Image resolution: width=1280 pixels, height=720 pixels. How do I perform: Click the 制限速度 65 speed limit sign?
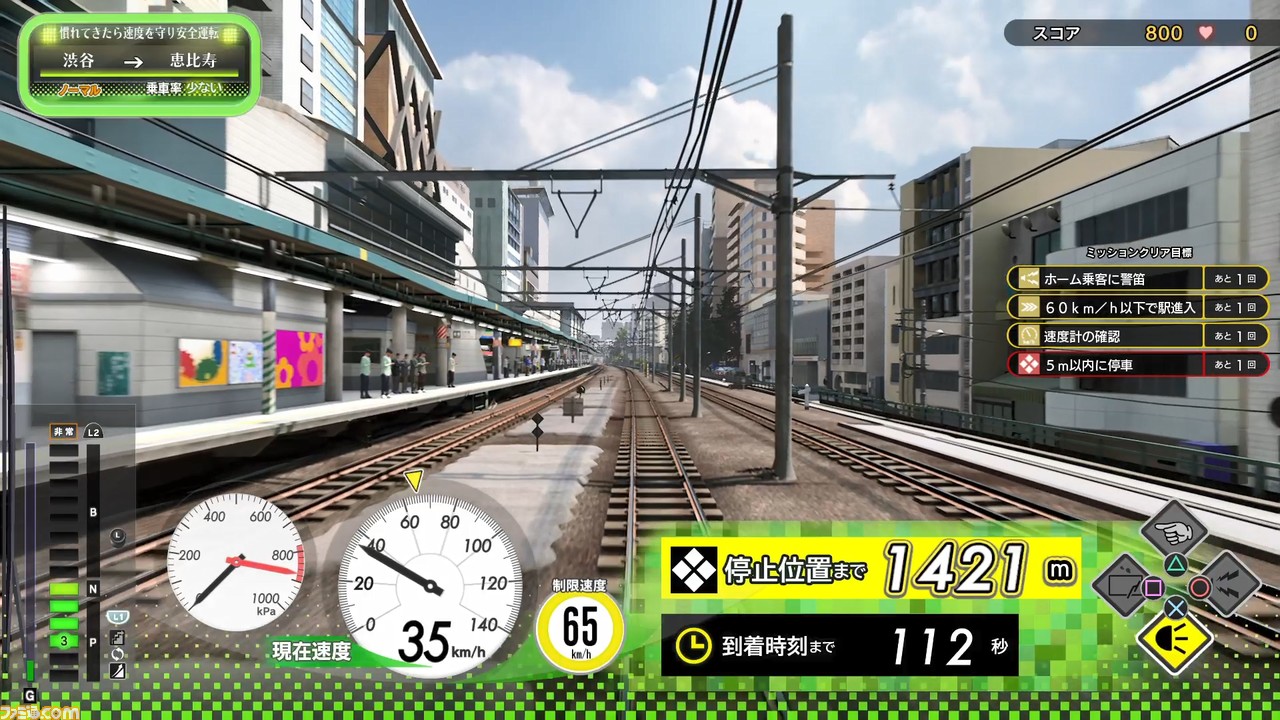coord(580,629)
